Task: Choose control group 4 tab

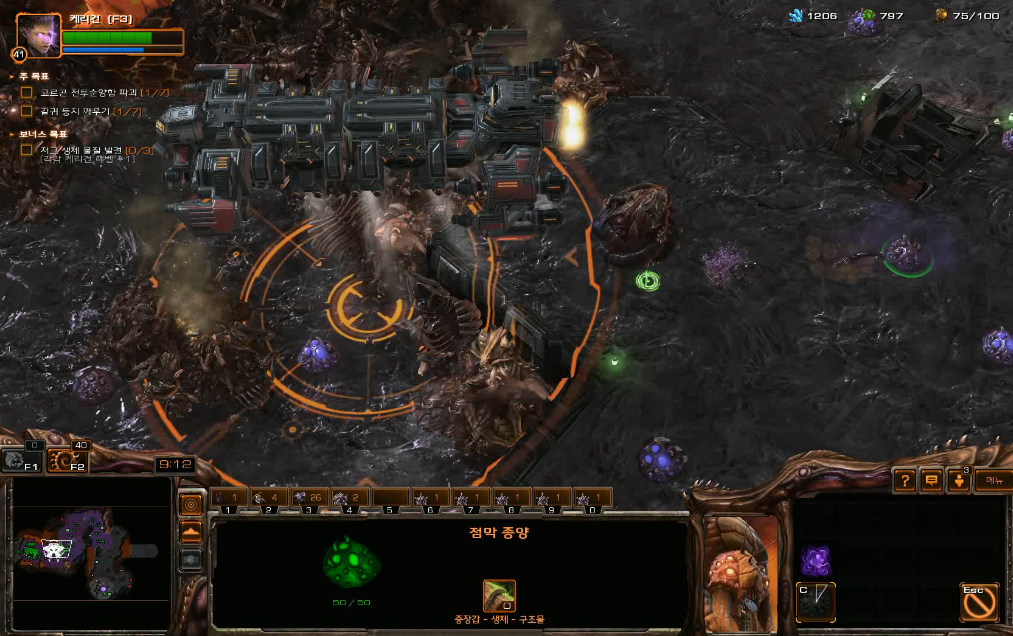Action: pyautogui.click(x=348, y=497)
